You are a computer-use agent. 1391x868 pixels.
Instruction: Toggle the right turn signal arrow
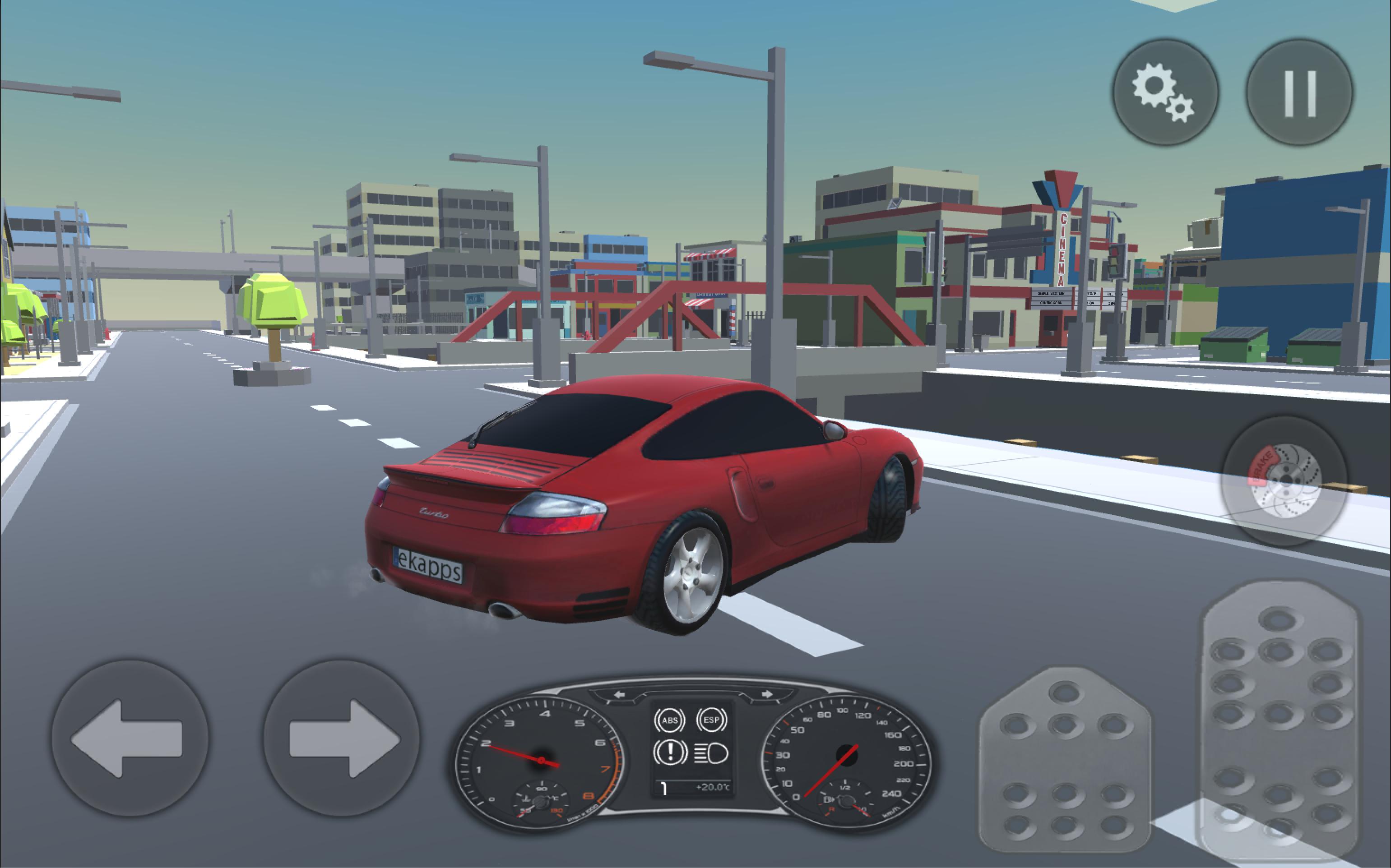click(x=767, y=694)
